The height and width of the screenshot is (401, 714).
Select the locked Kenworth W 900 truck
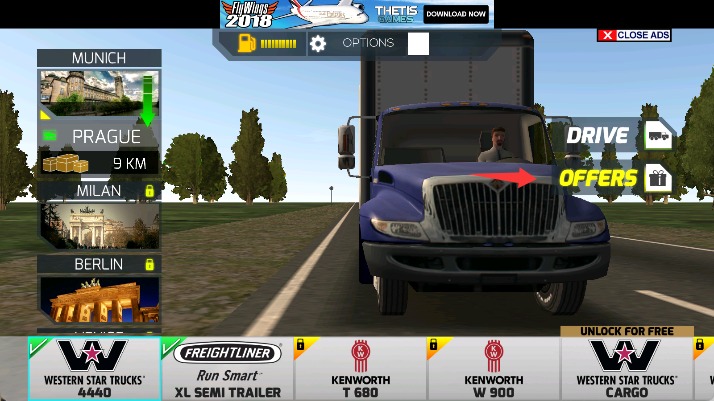(x=493, y=368)
